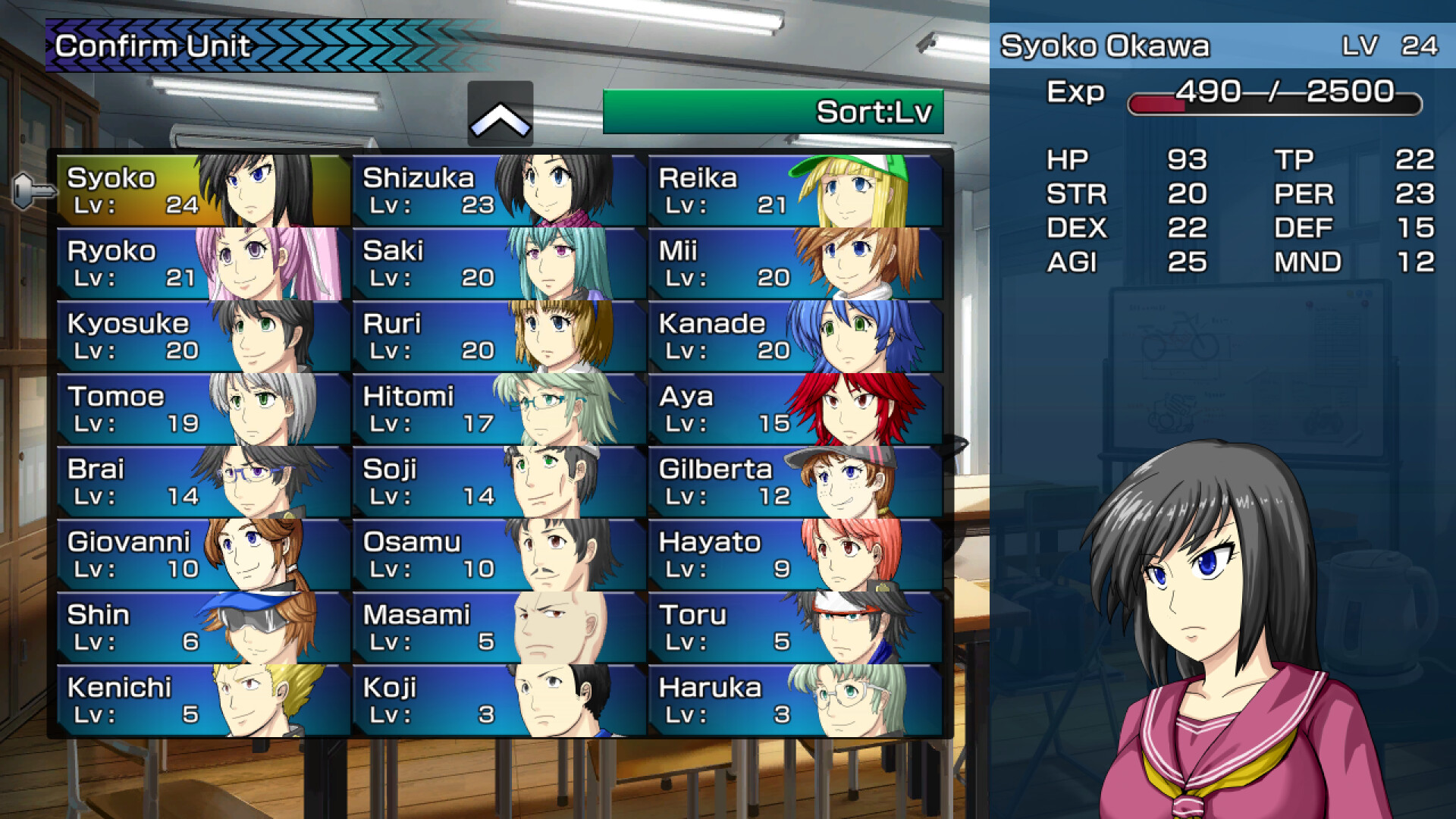Select Kyosuke level 20 unit
This screenshot has height=819, width=1456.
pyautogui.click(x=203, y=337)
